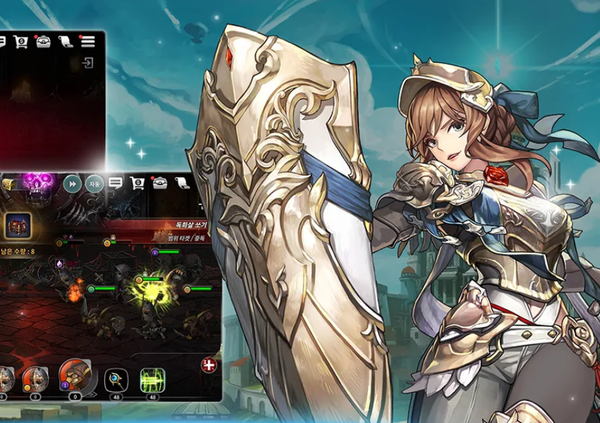Screen dimensions: 600x423
Task: Open the shop cart icon in the top panel
Action: click(x=21, y=41)
